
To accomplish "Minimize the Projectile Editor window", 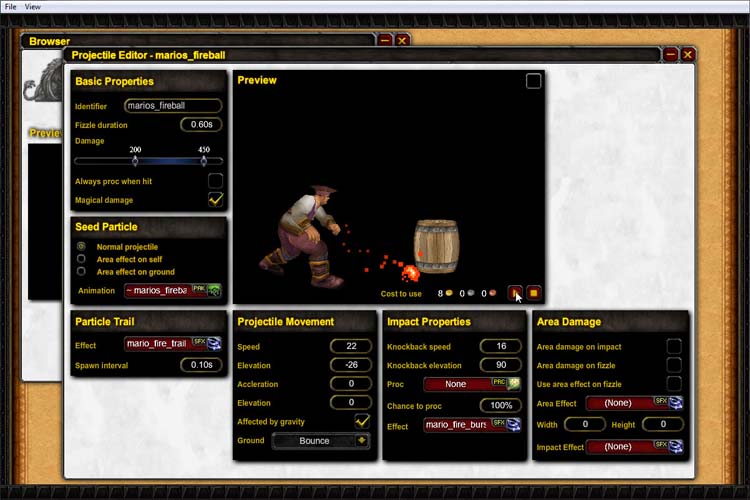I will click(x=671, y=54).
